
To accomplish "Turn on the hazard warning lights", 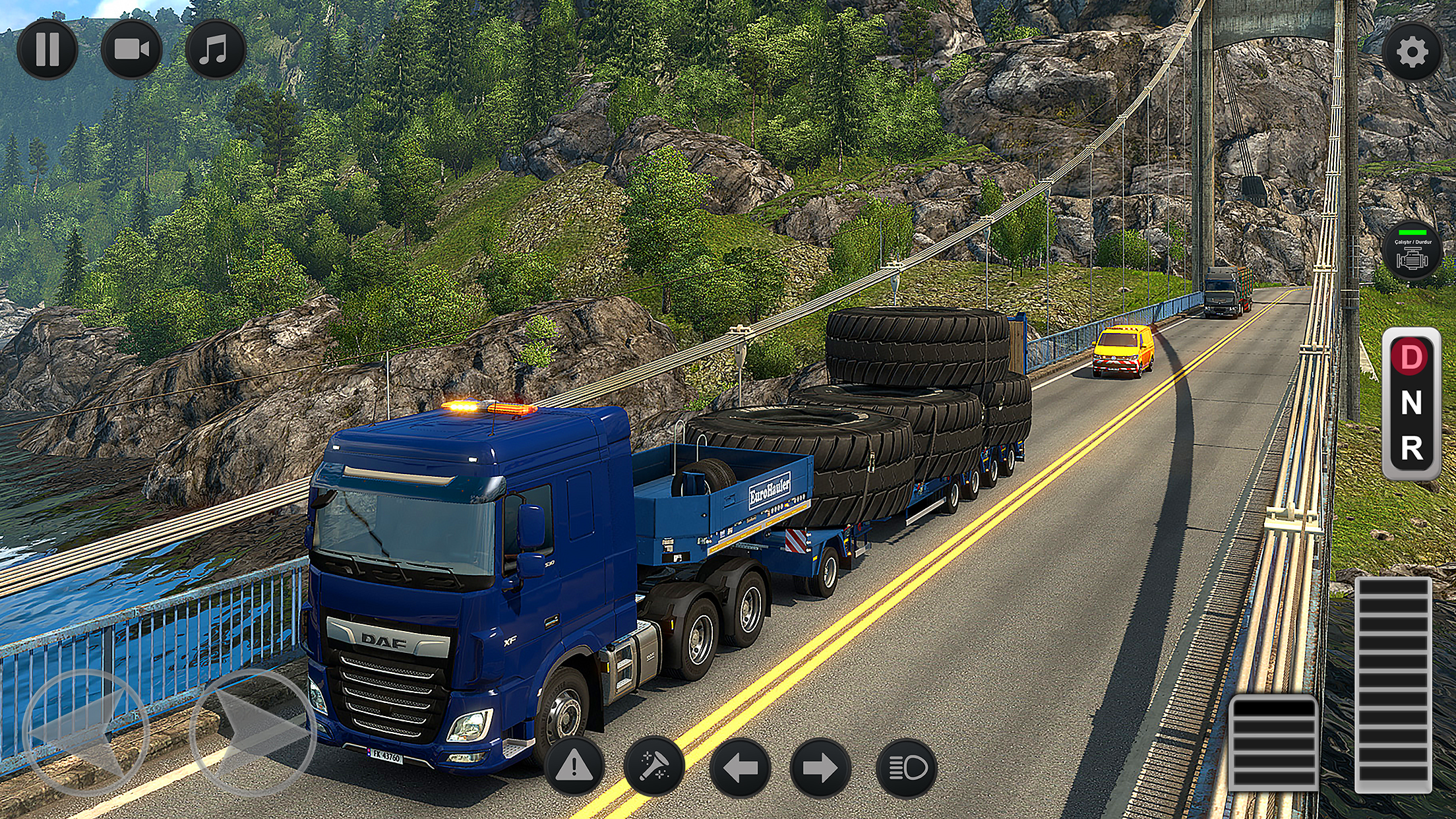I will click(574, 767).
